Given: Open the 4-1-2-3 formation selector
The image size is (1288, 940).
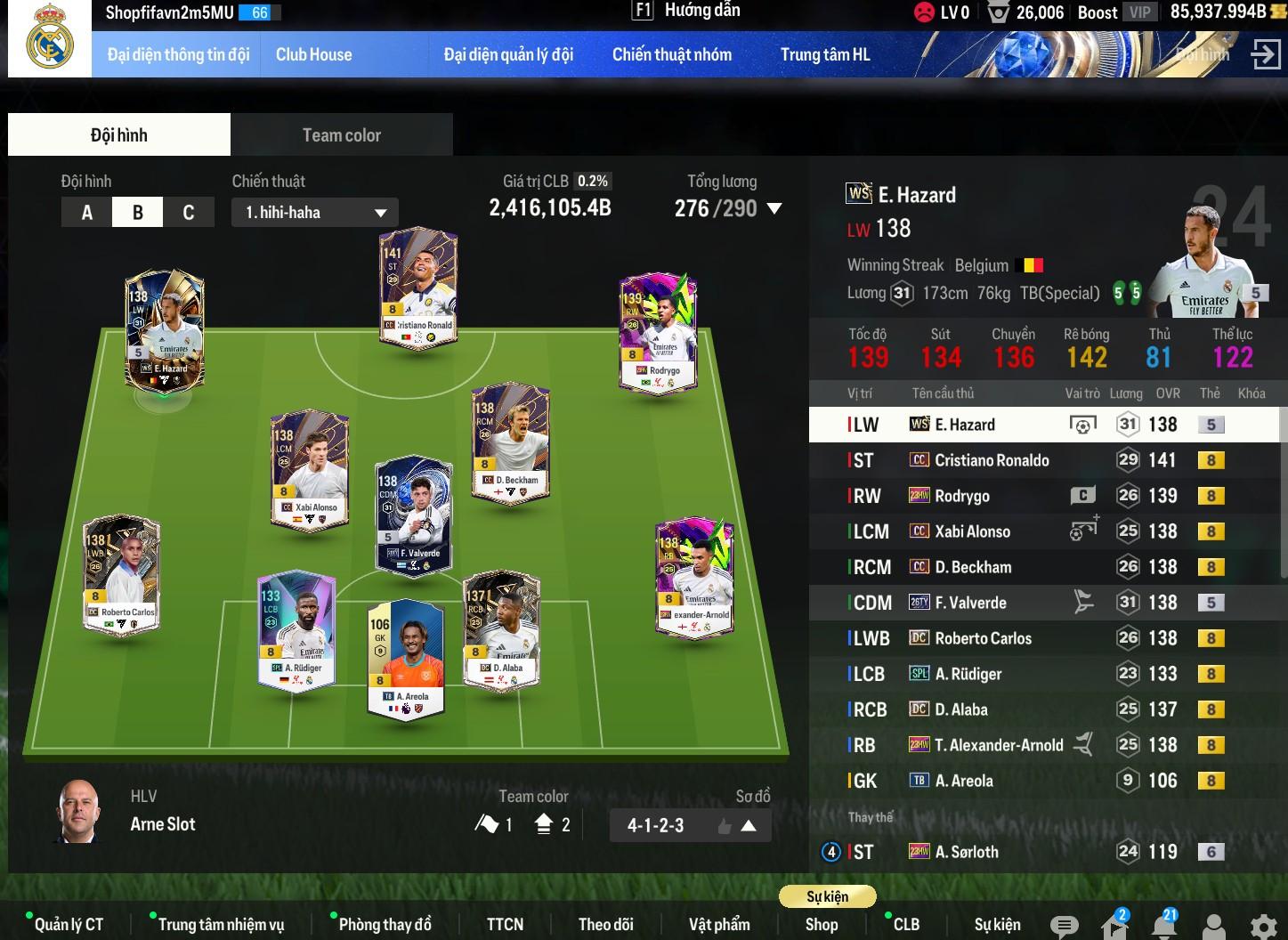Looking at the screenshot, I should pos(690,825).
